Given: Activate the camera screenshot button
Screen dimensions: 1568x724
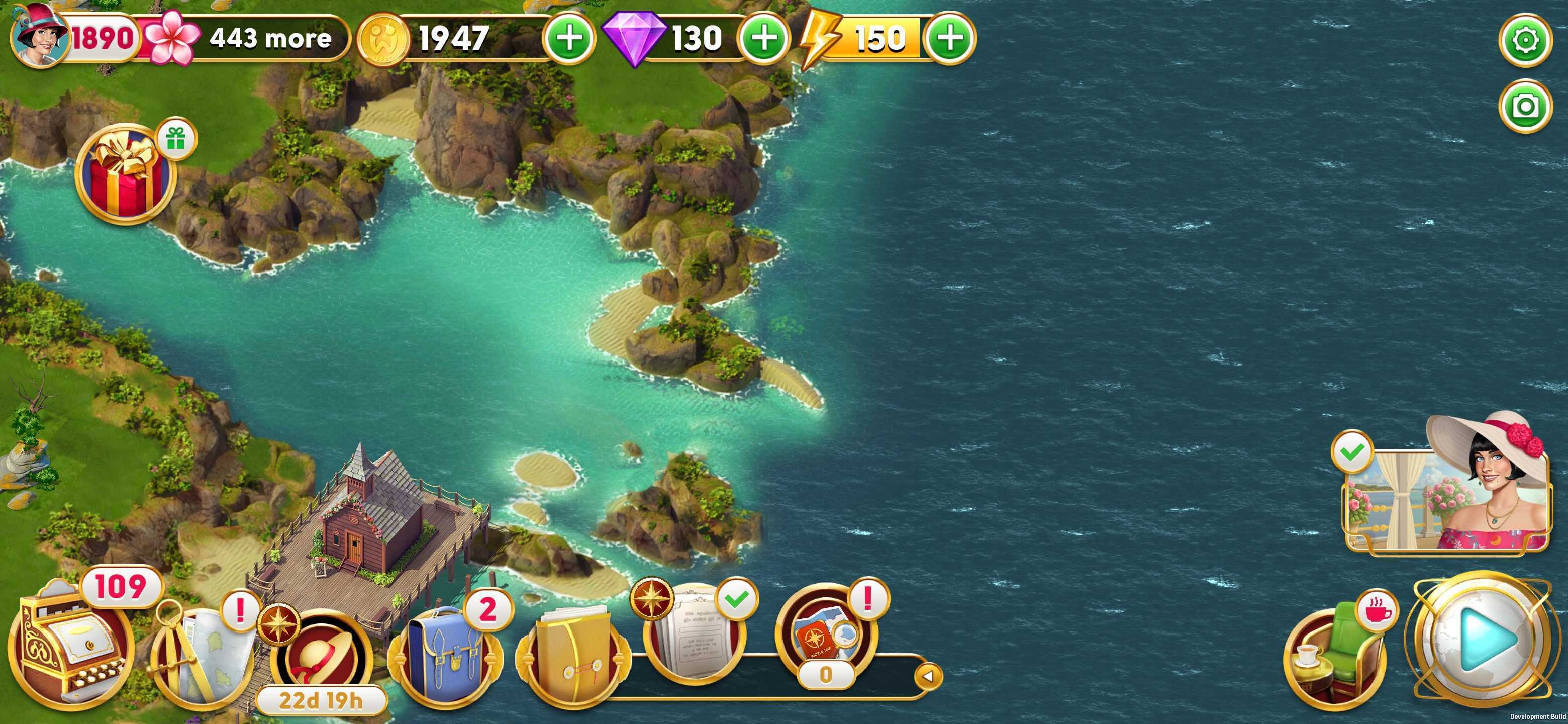Looking at the screenshot, I should pyautogui.click(x=1525, y=107).
